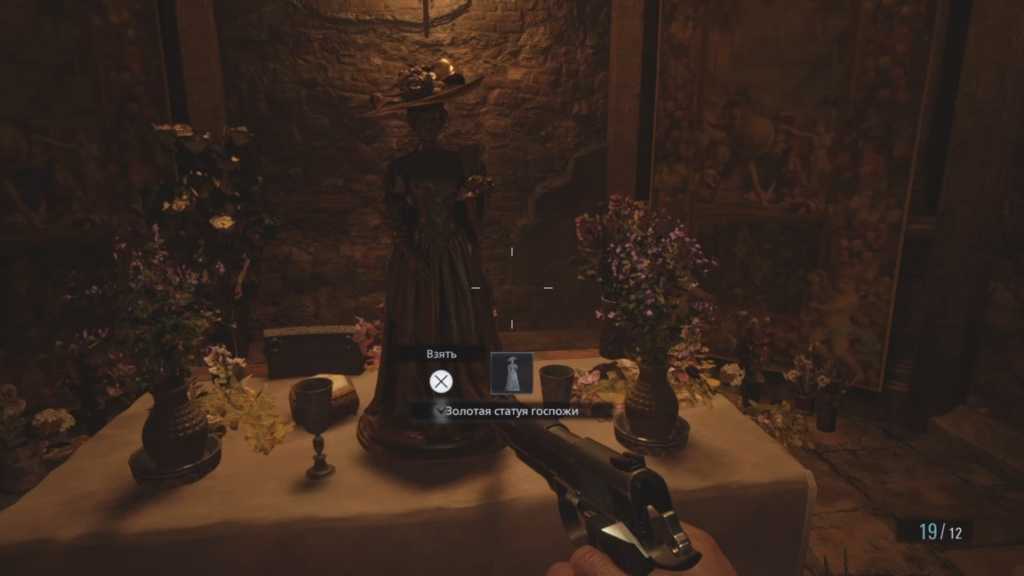Image resolution: width=1024 pixels, height=576 pixels.
Task: Select the golden lady statue item icon
Action: pos(511,373)
